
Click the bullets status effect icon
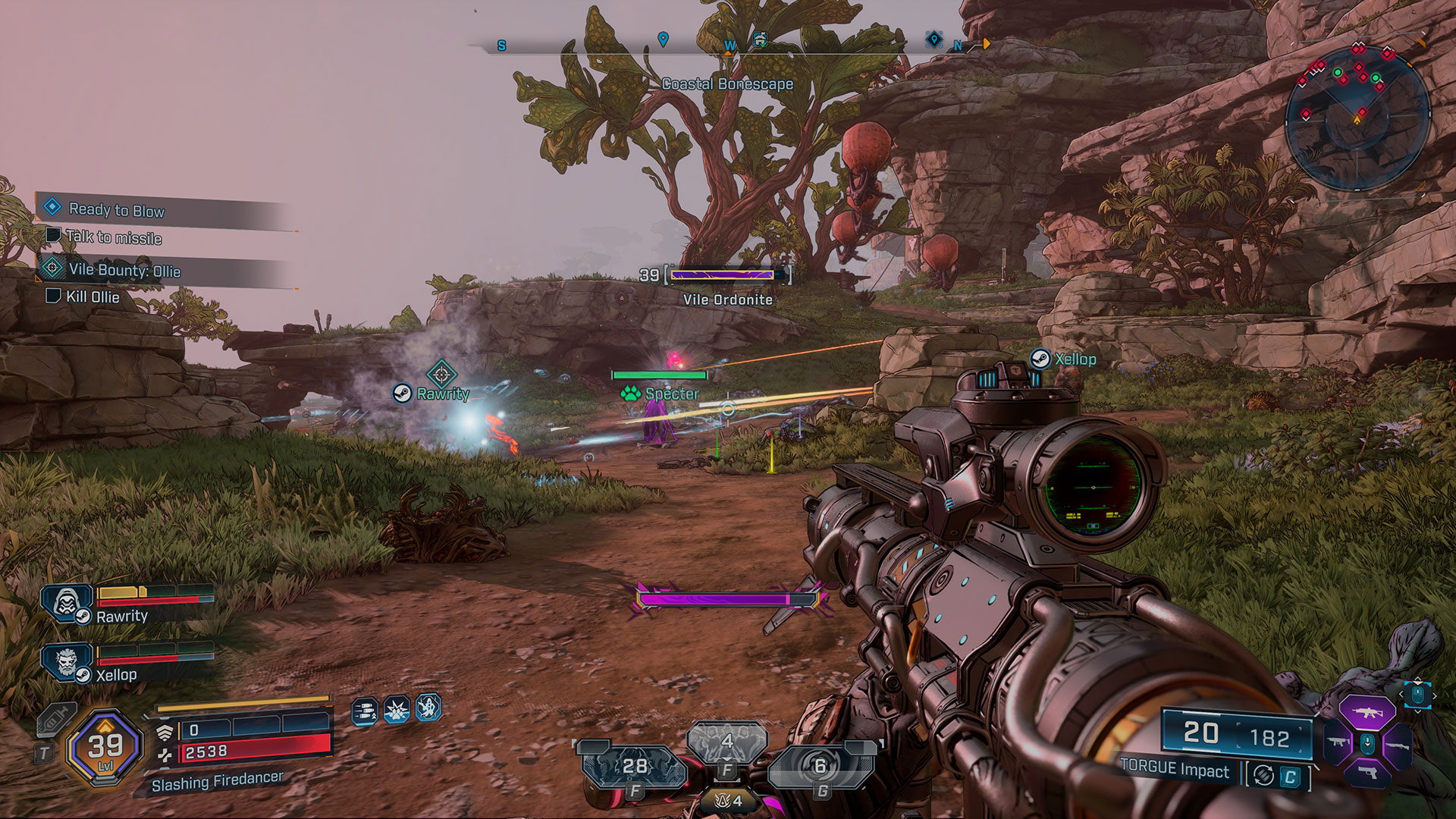pos(365,711)
